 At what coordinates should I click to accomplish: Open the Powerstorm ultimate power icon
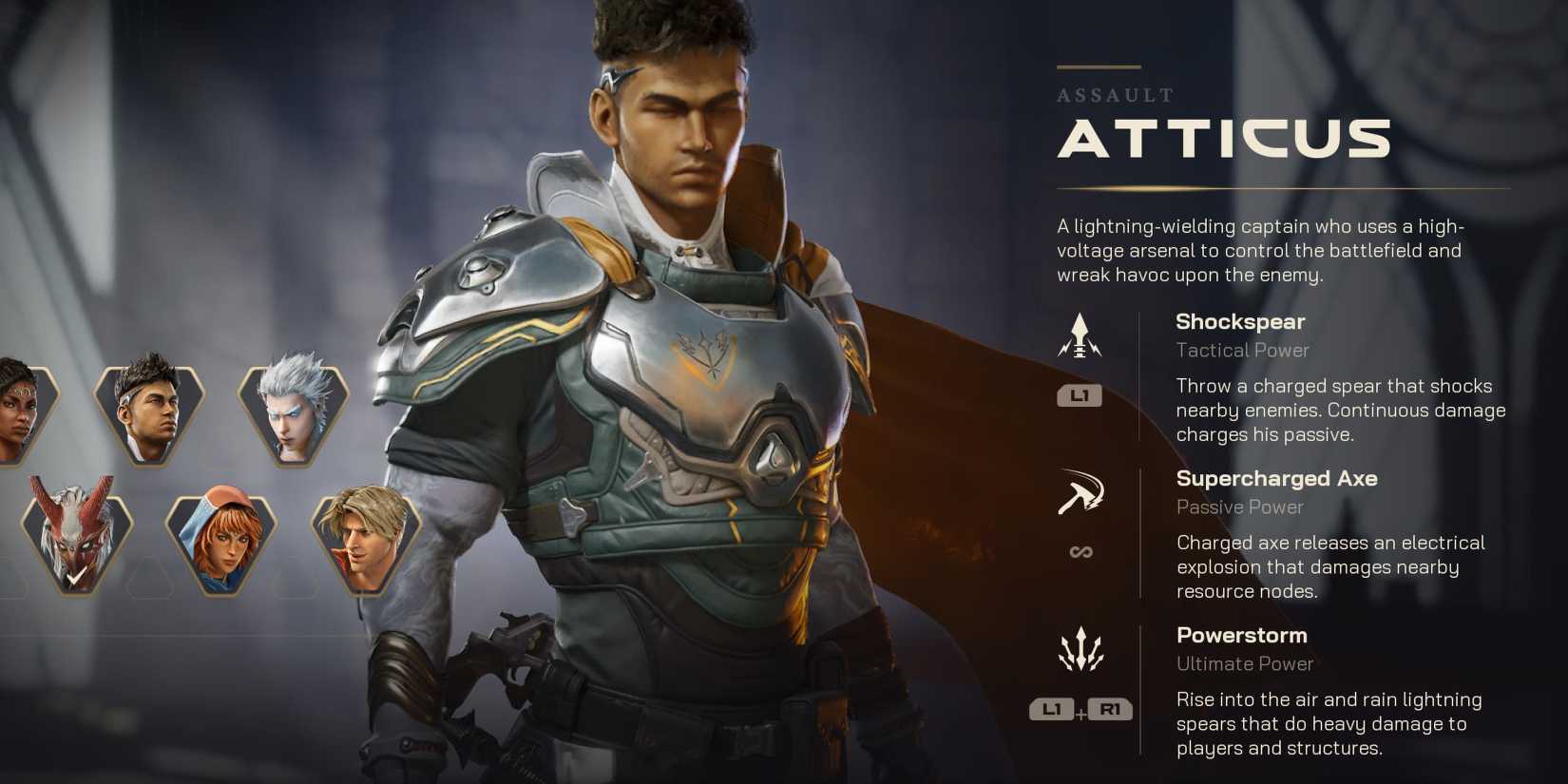pyautogui.click(x=1080, y=650)
